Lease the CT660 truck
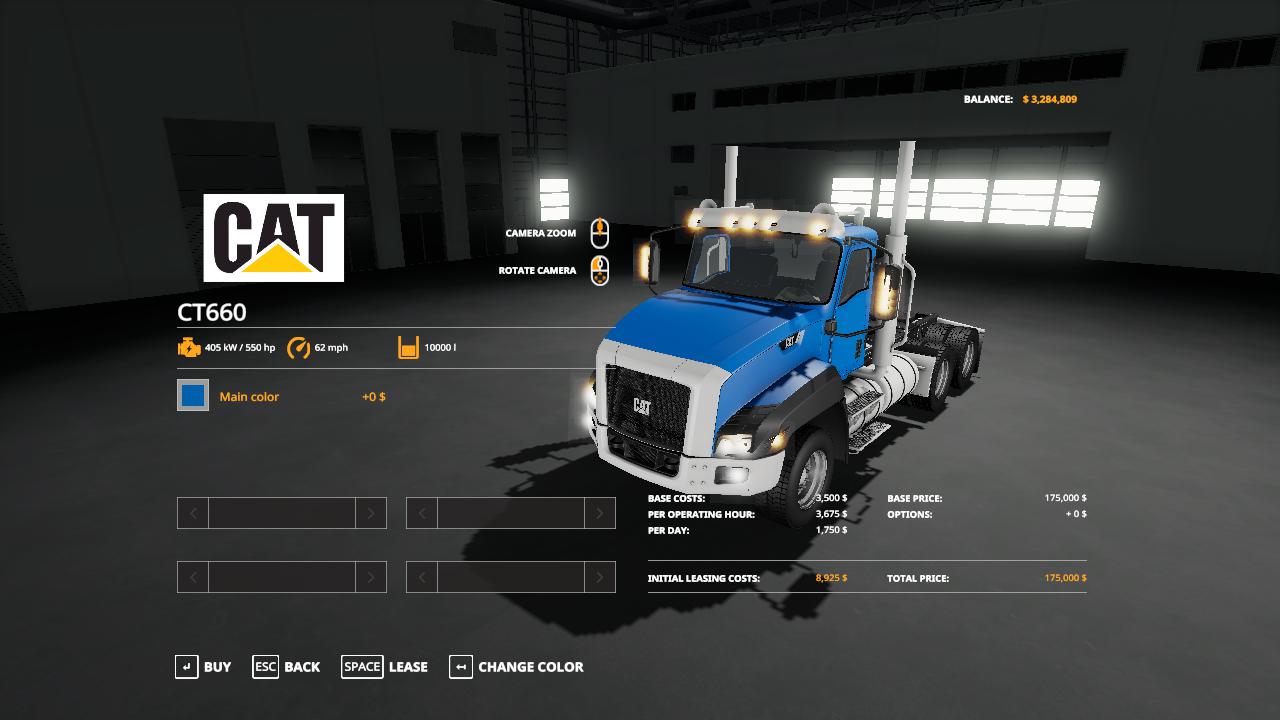The image size is (1280, 720). click(x=385, y=667)
